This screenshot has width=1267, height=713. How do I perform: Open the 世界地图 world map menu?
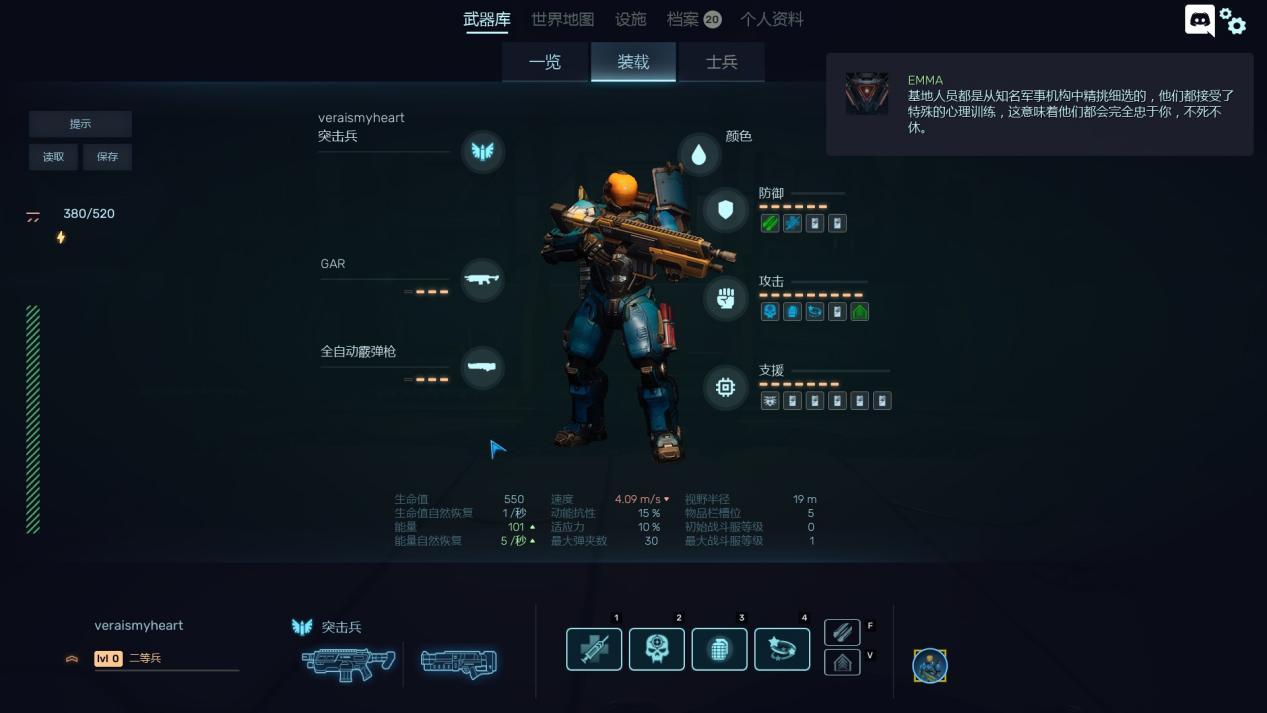click(562, 20)
